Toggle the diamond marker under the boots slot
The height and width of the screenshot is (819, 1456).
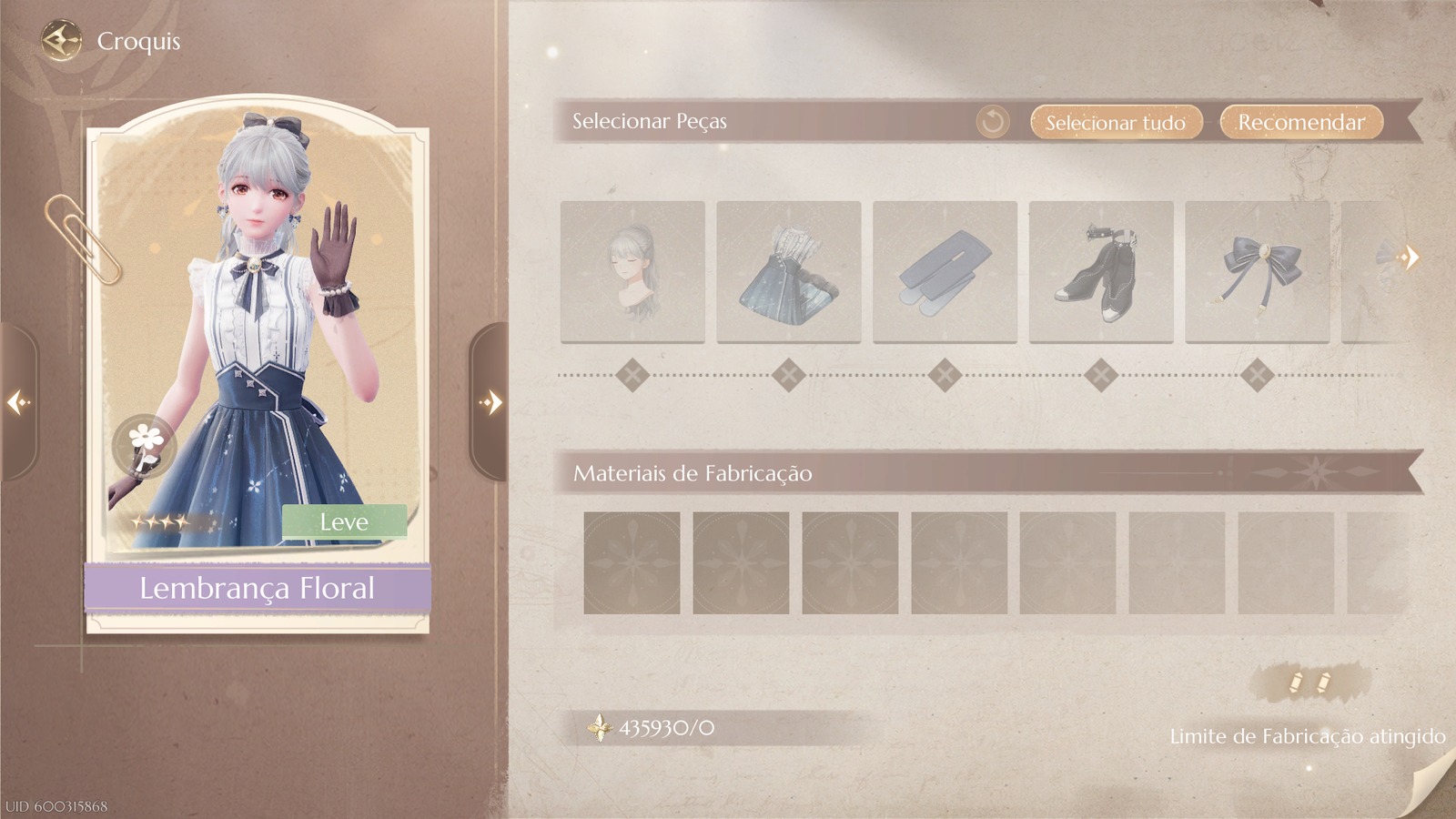click(x=1101, y=371)
